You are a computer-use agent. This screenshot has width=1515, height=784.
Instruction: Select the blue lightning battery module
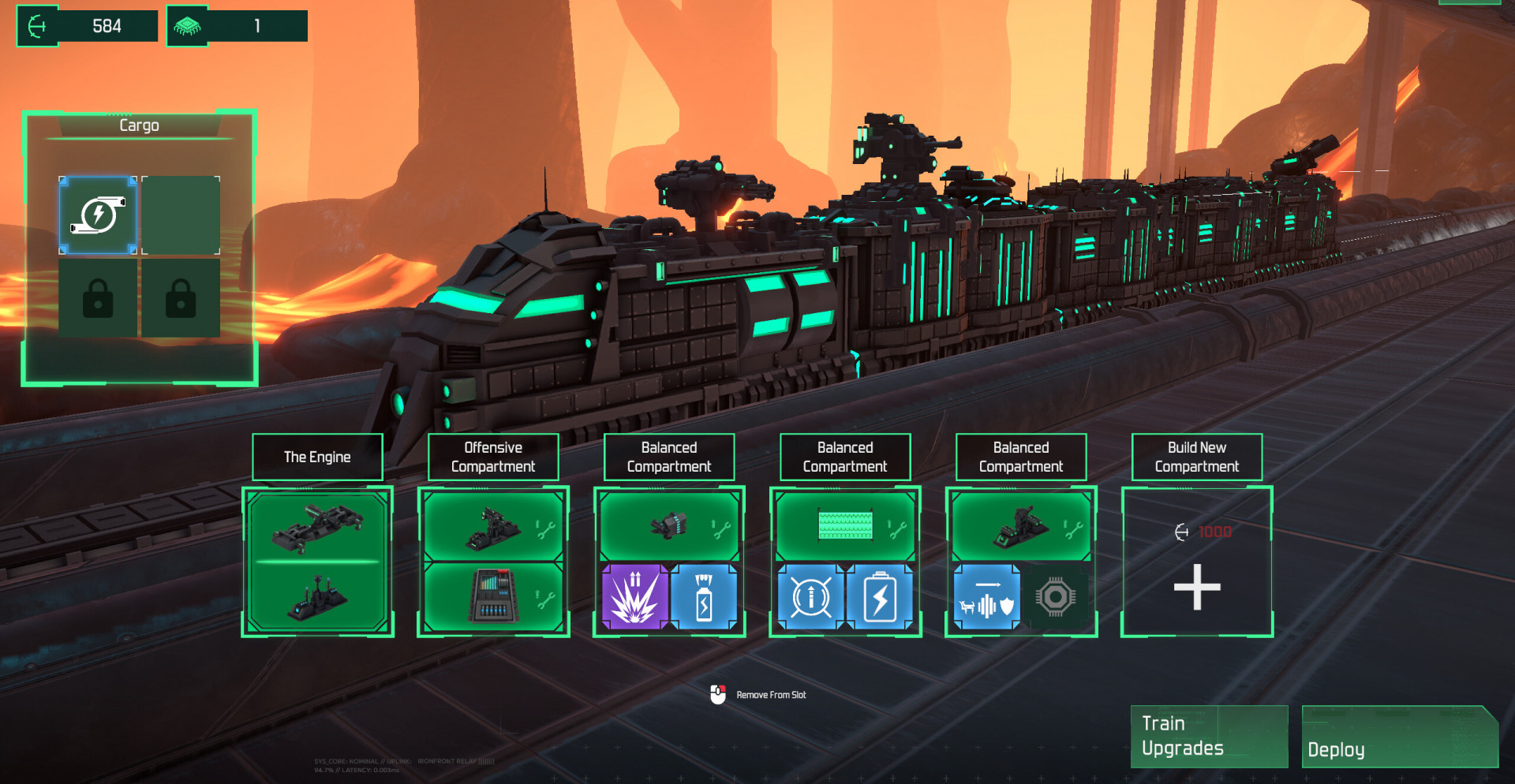[x=880, y=597]
